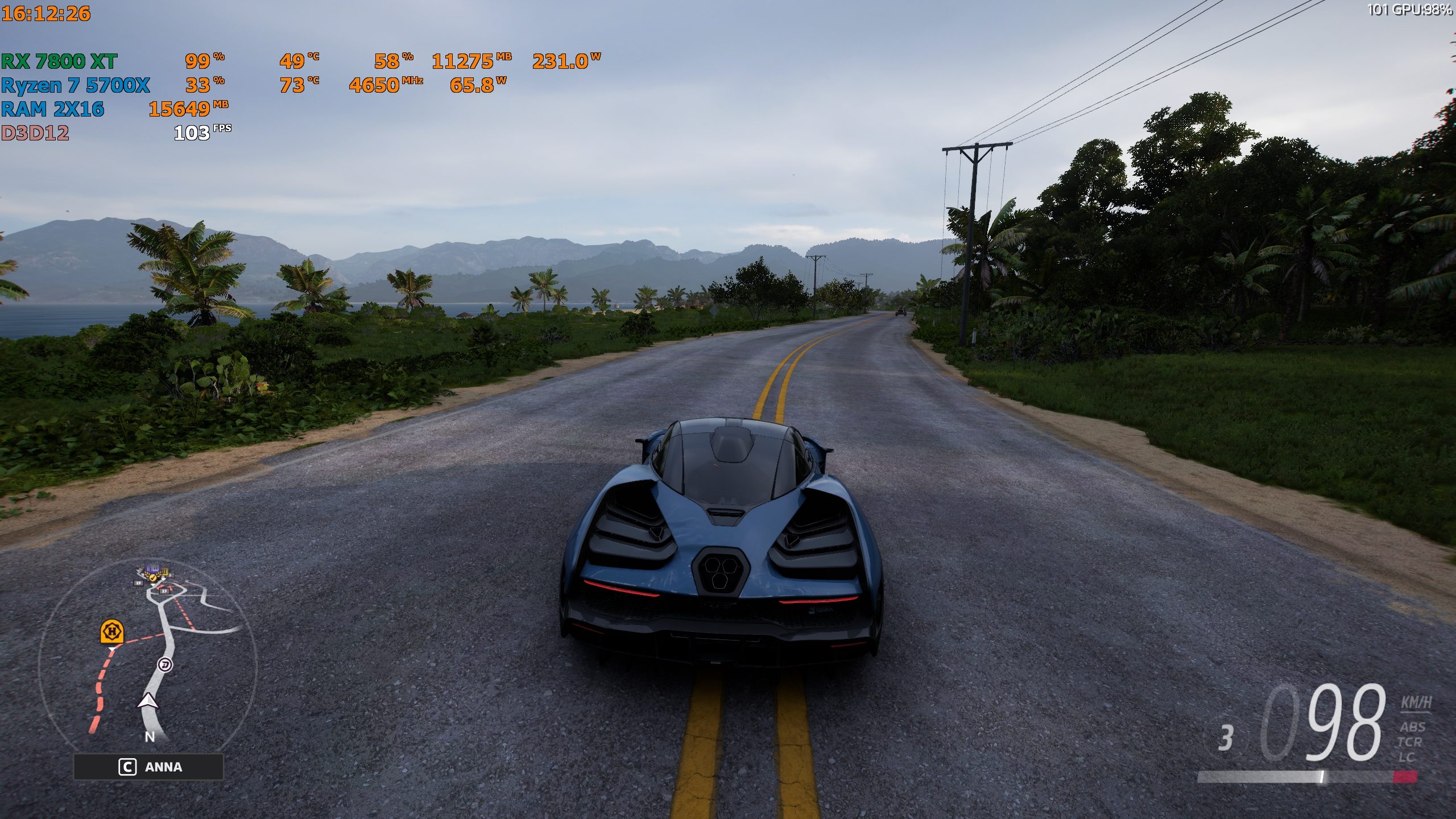The width and height of the screenshot is (1456, 819).
Task: Open the circular minimap
Action: pyautogui.click(x=148, y=654)
